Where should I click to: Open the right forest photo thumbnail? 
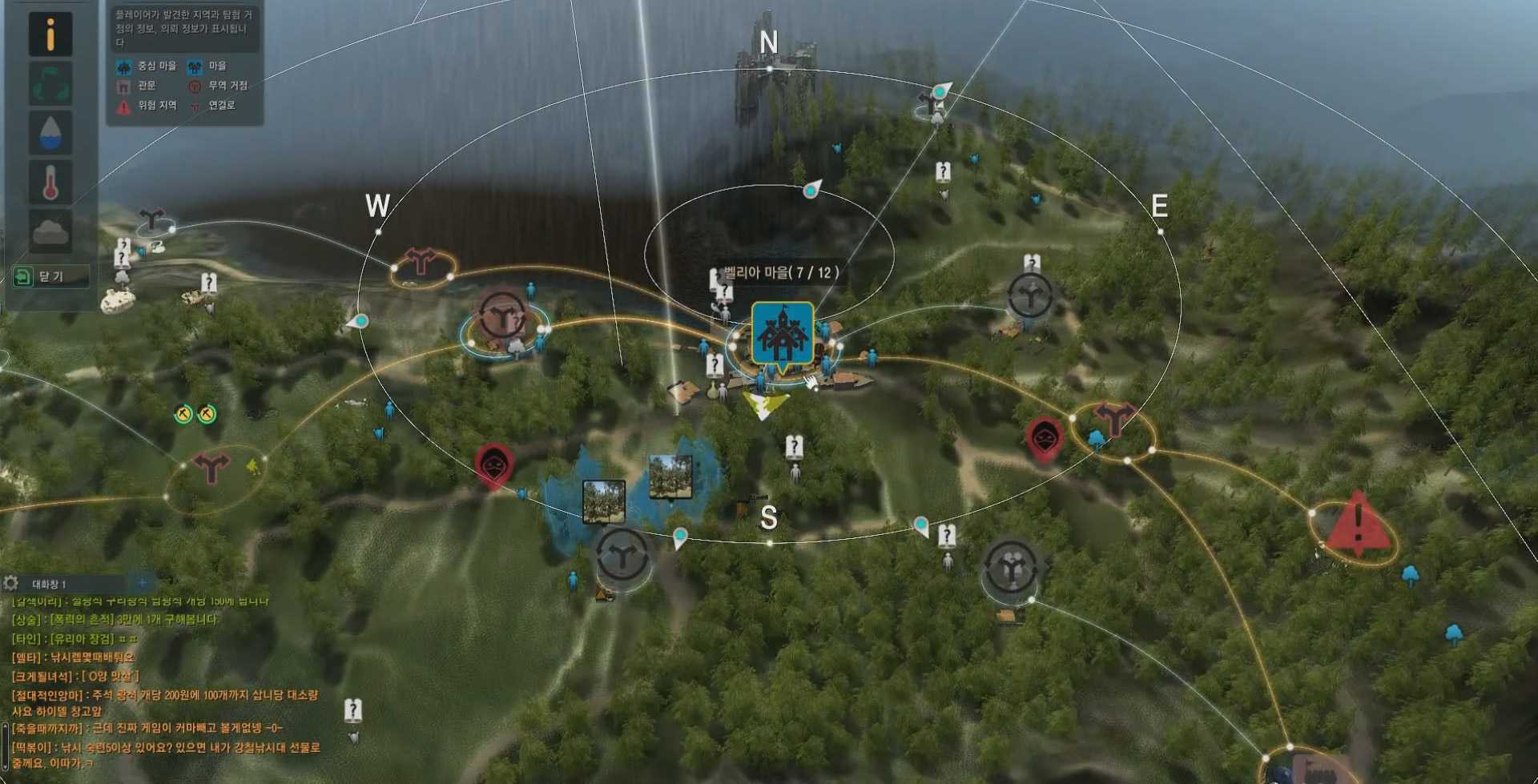click(670, 476)
